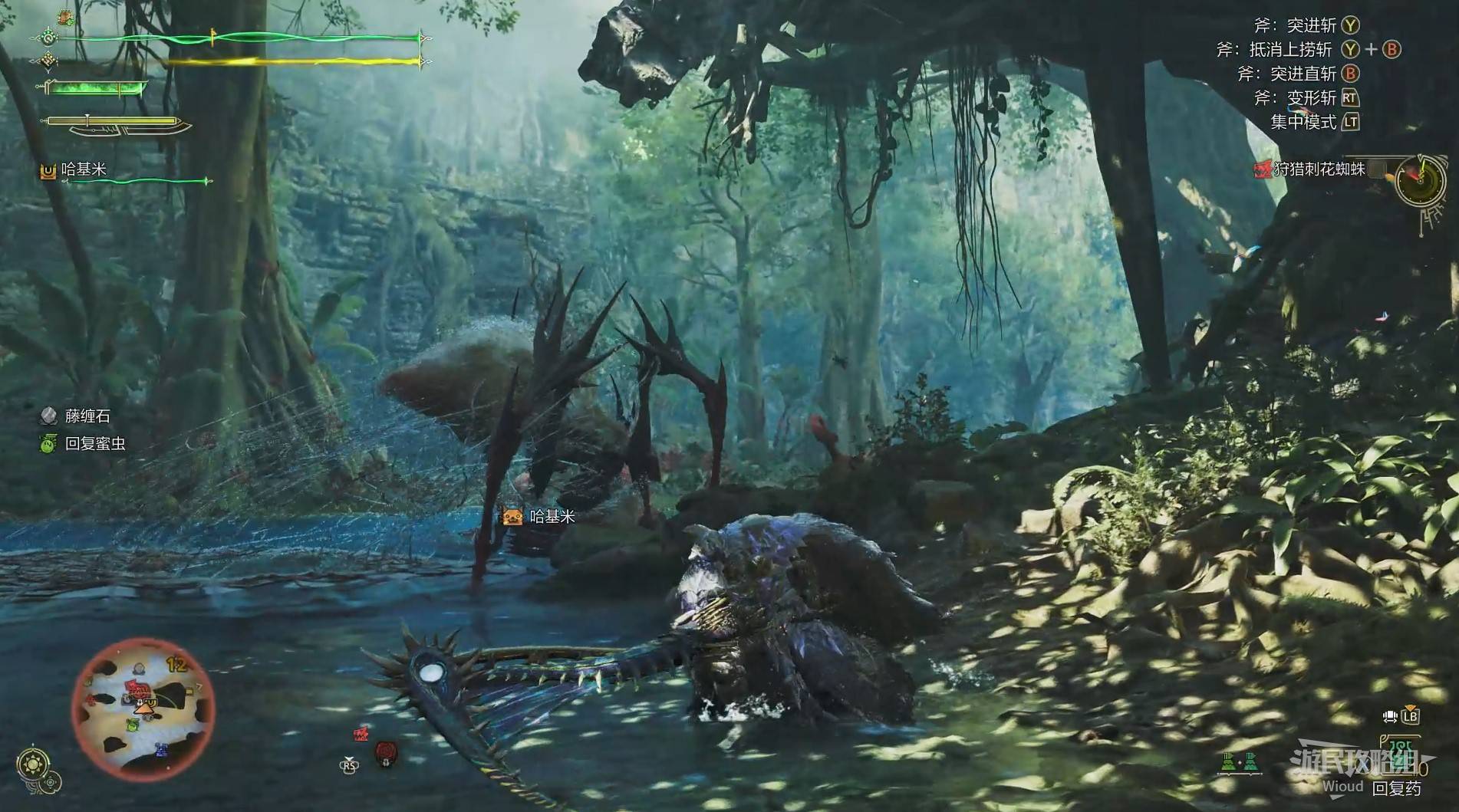Viewport: 1459px width, 812px height.
Task: Select the 哈基米 companion entry under weapon gauges
Action: click(83, 169)
